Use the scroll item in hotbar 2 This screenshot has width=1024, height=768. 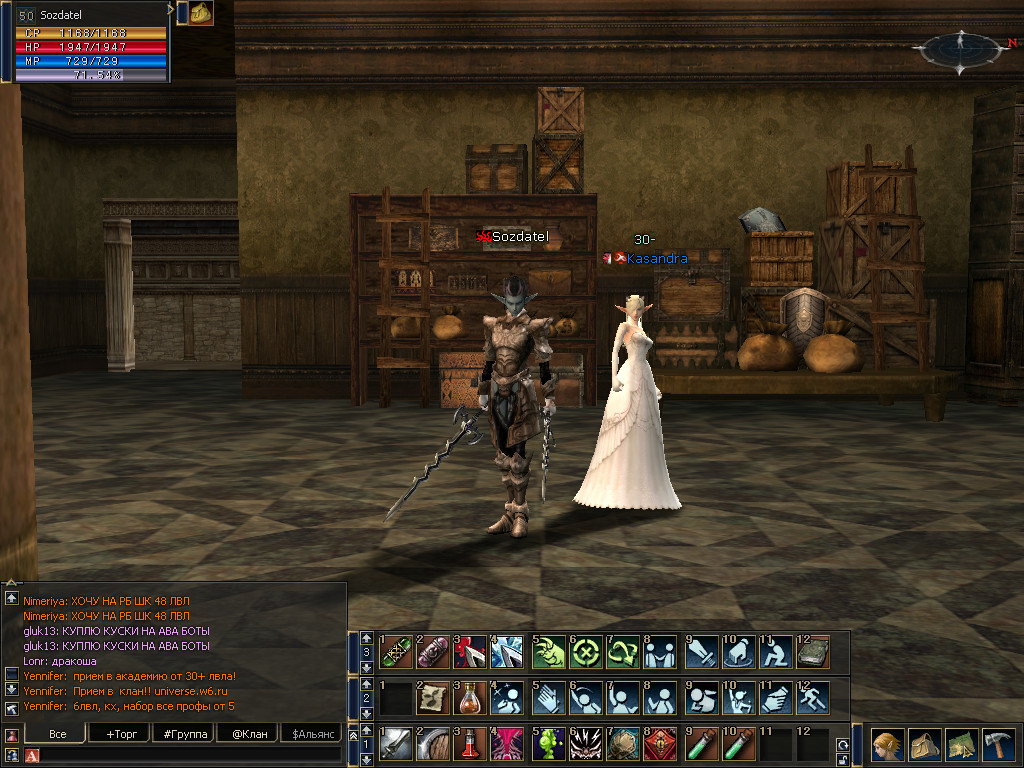point(434,697)
